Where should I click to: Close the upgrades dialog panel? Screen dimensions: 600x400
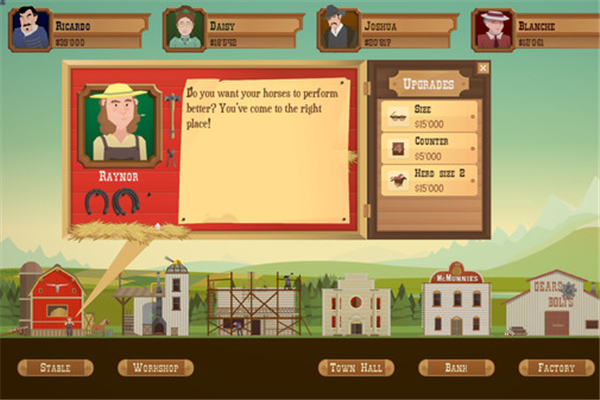tap(483, 68)
